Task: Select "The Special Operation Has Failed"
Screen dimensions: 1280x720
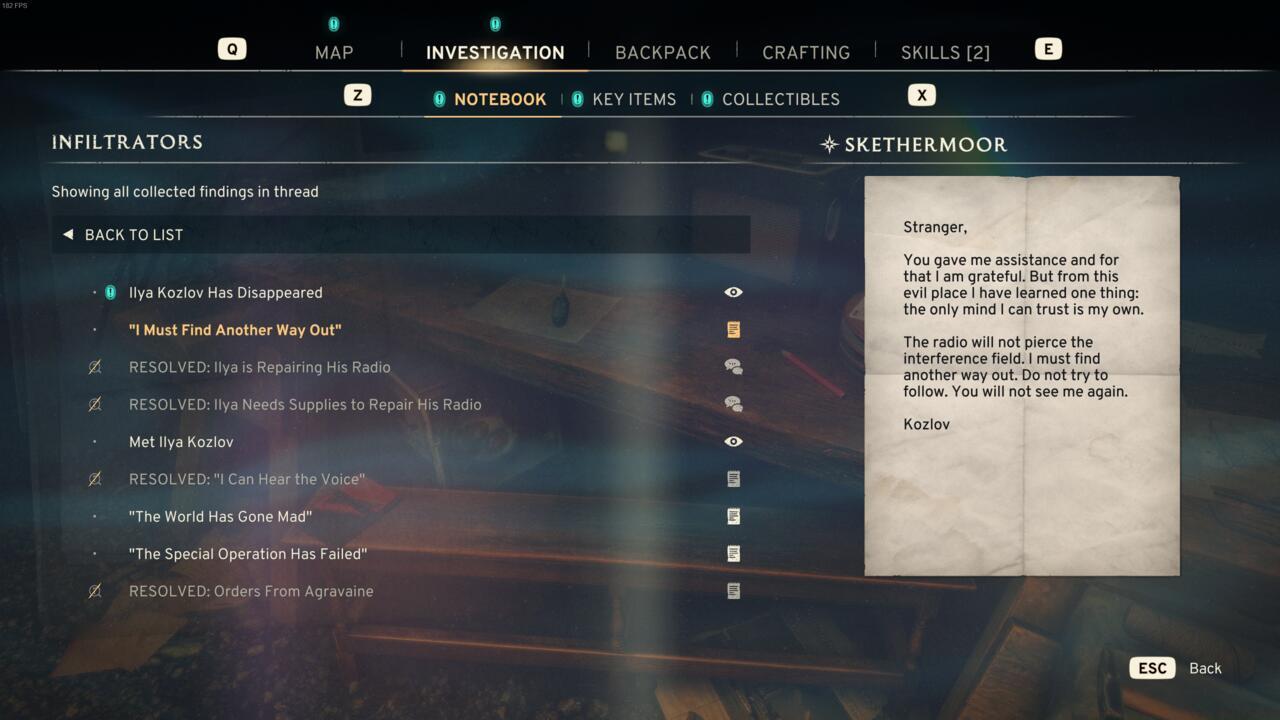Action: [x=248, y=554]
